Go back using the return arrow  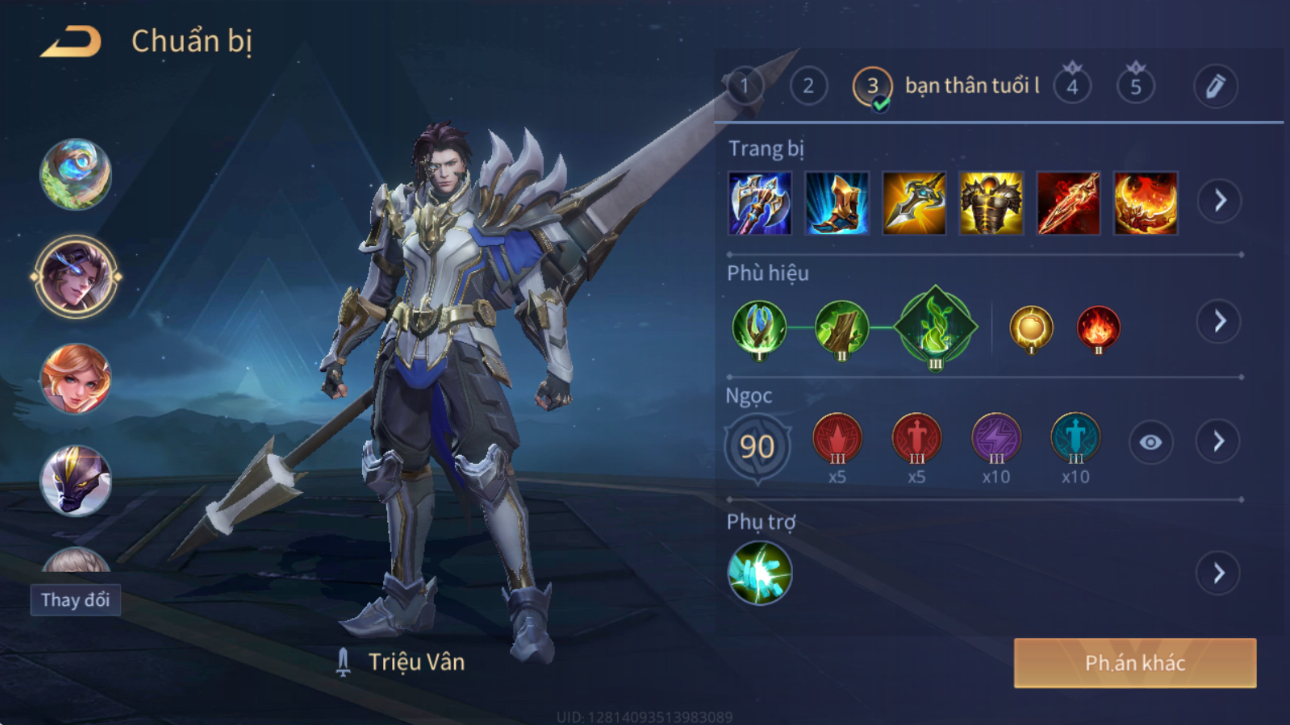point(70,43)
